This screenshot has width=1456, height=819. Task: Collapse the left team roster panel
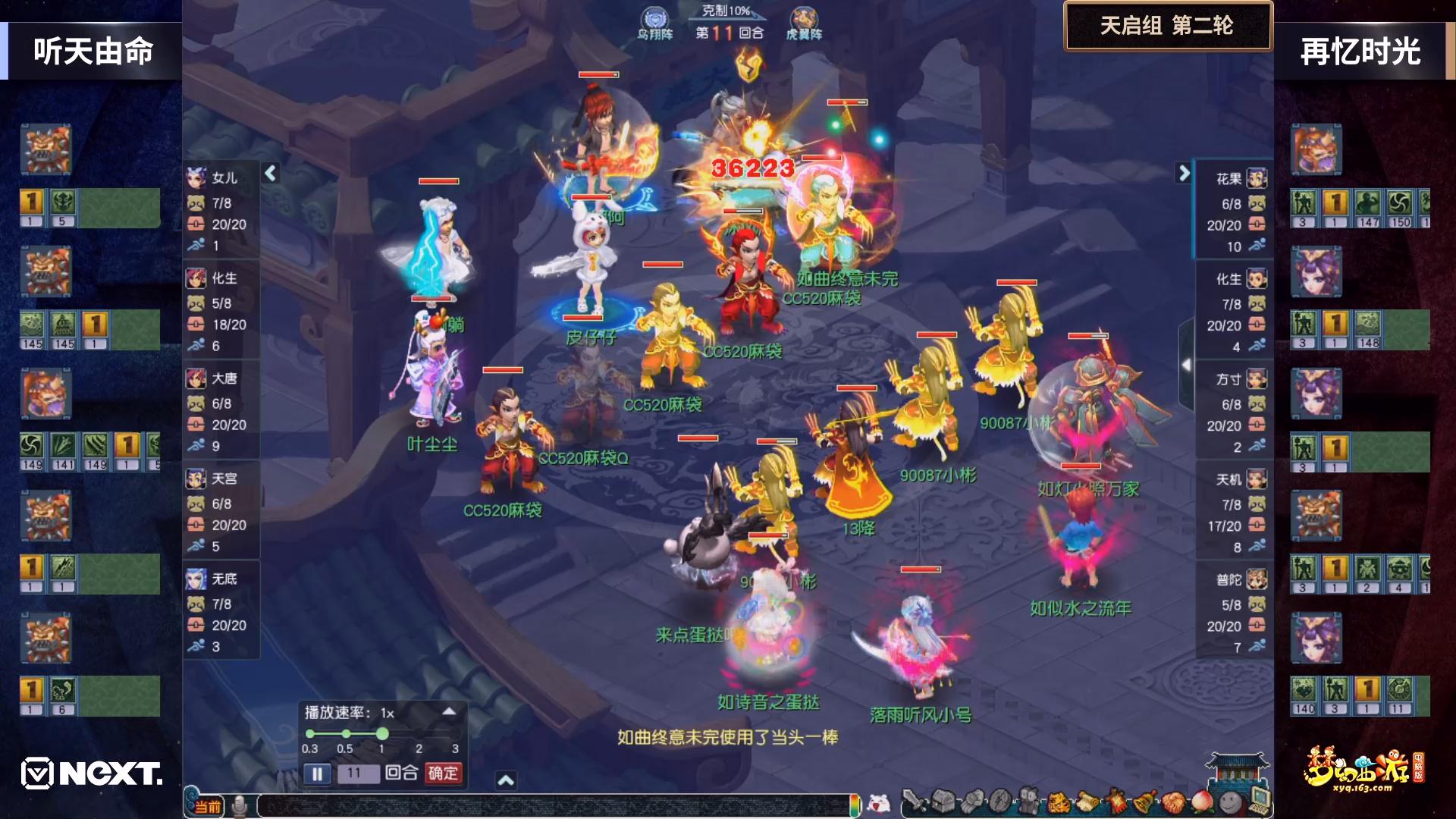click(271, 174)
